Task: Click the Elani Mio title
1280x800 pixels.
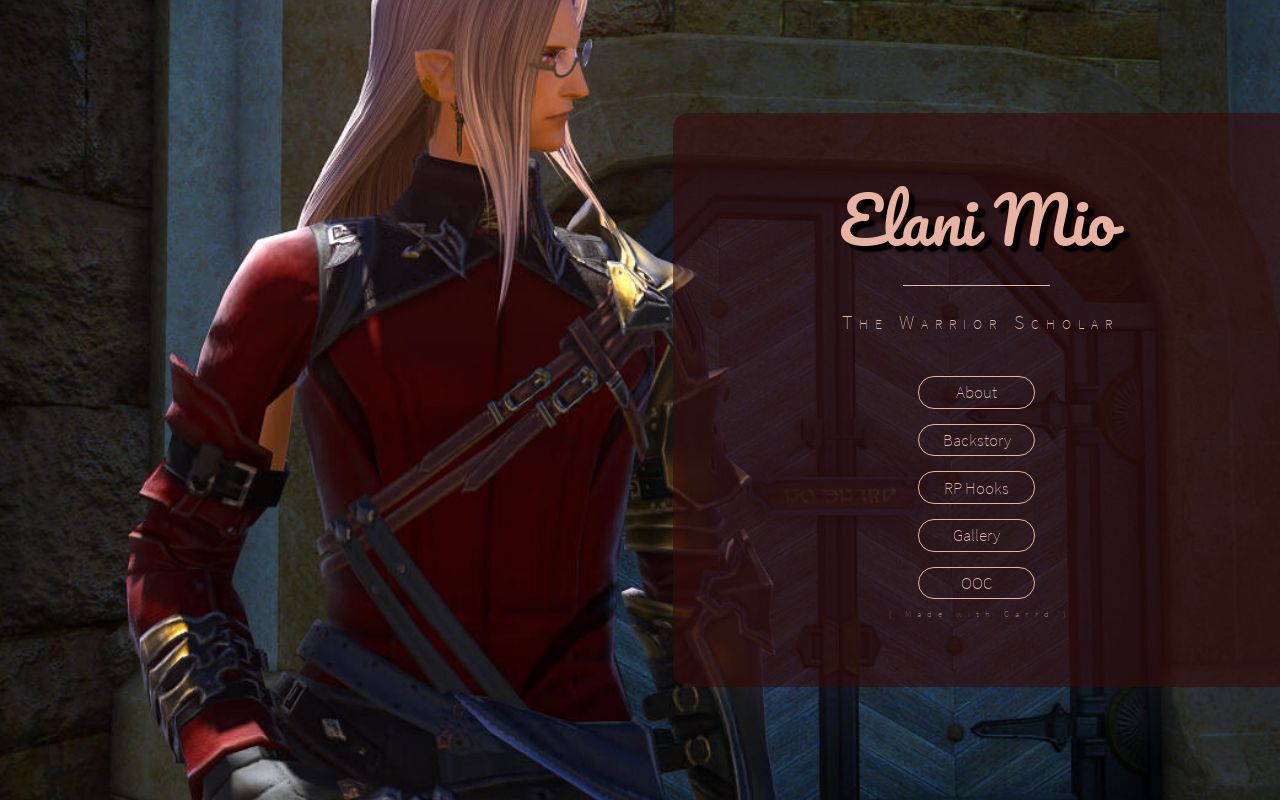Action: [983, 225]
